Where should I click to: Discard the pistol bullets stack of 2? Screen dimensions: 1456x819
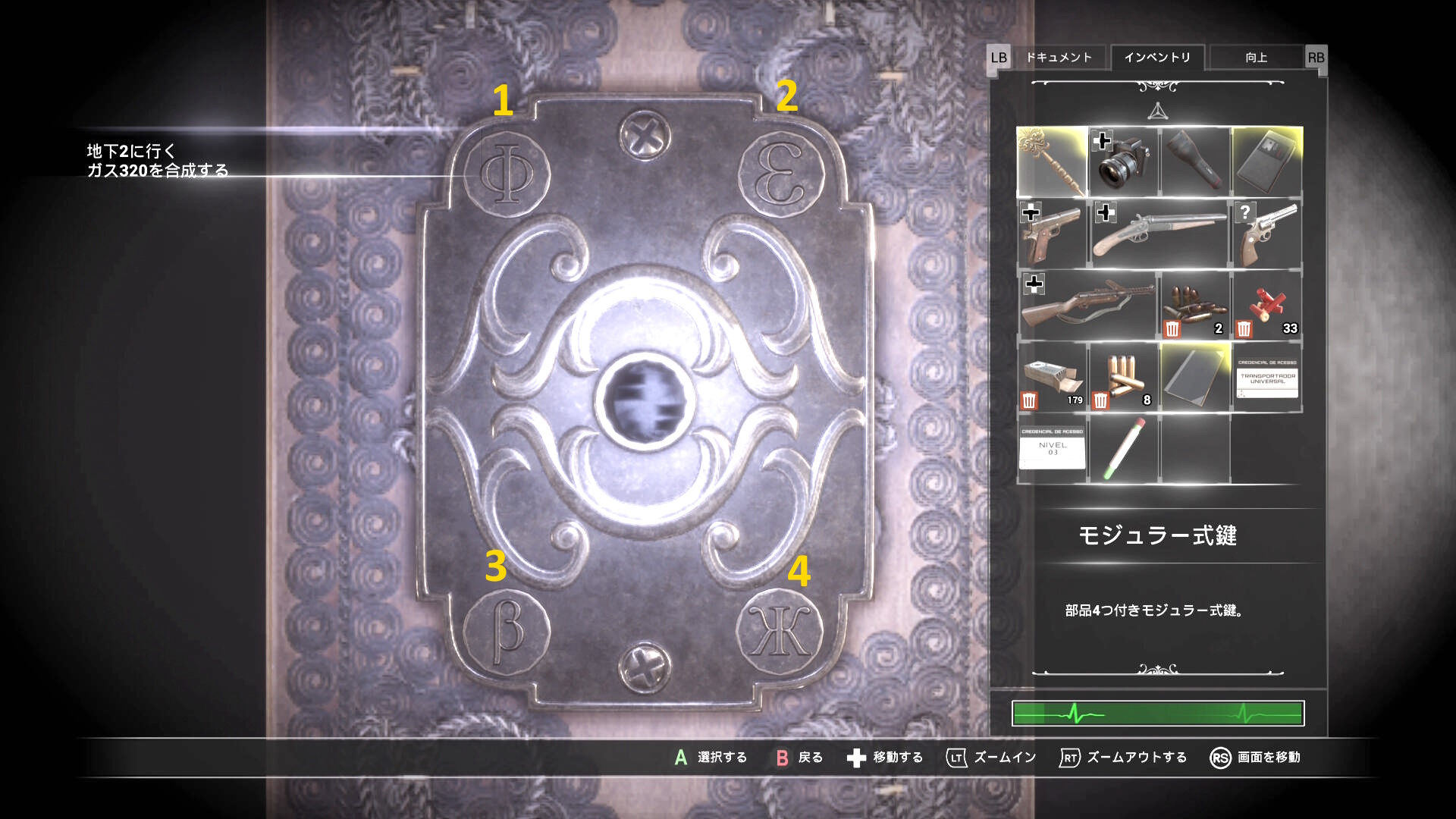click(x=1172, y=329)
